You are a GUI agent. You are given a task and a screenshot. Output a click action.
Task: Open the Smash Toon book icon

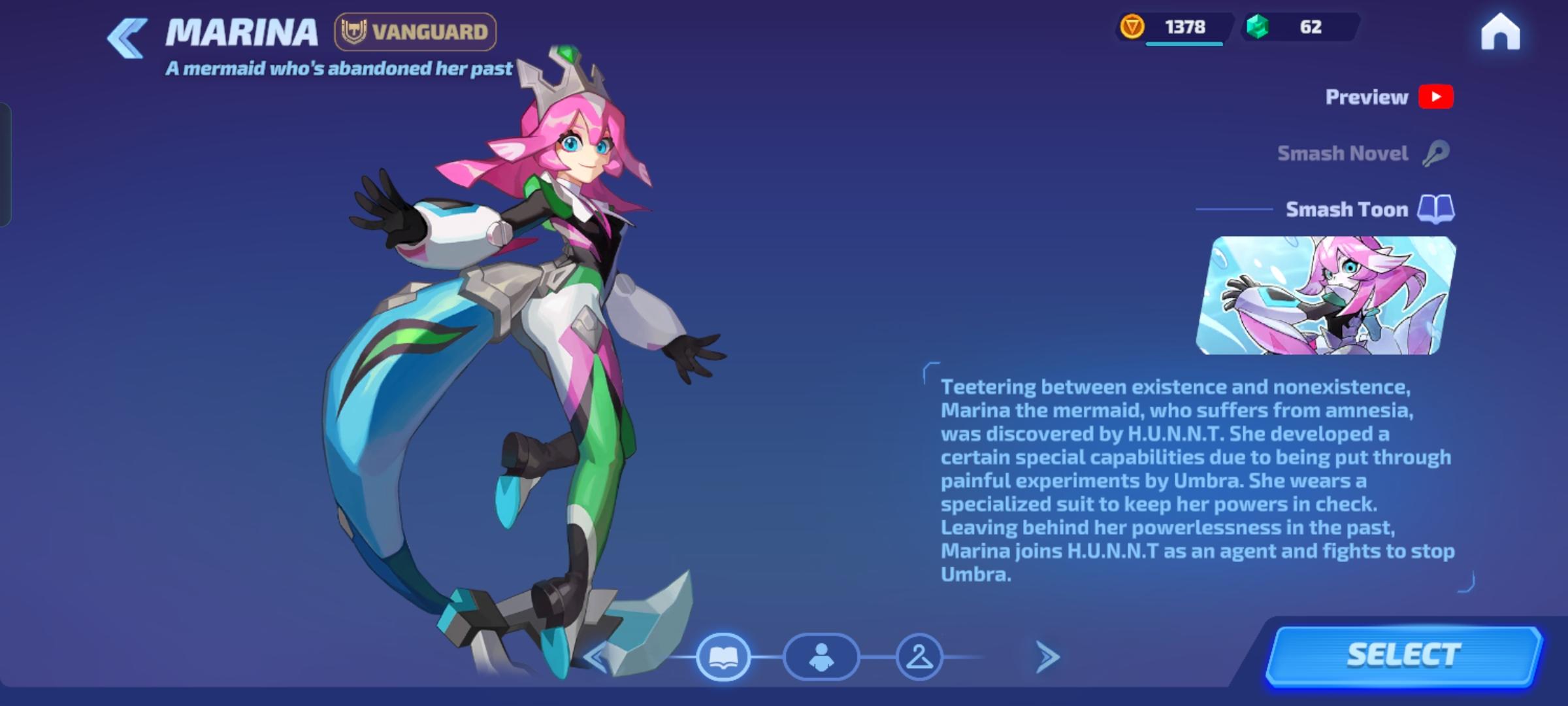[1435, 209]
